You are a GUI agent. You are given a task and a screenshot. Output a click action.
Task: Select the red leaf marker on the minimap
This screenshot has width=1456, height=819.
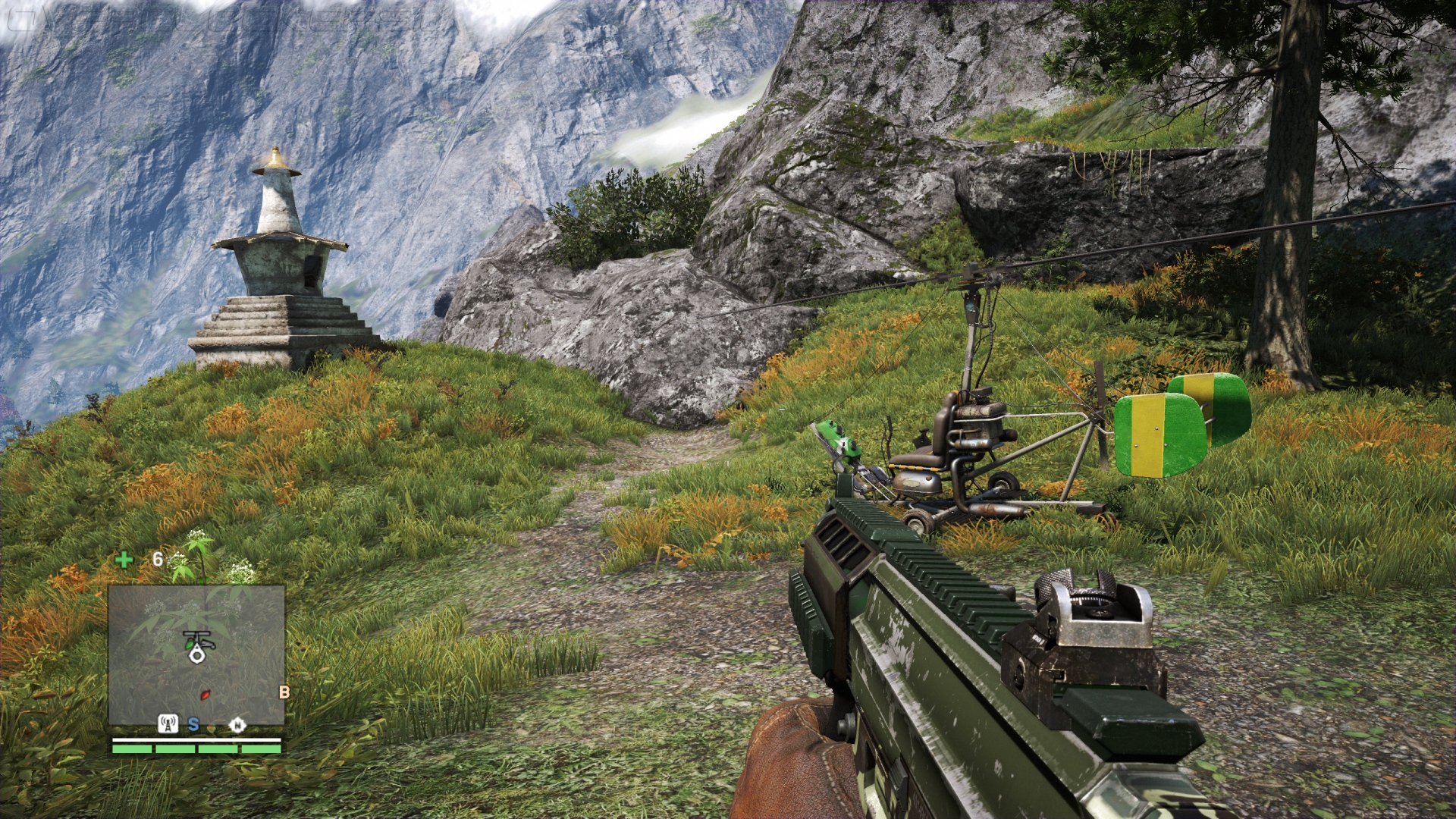click(204, 695)
